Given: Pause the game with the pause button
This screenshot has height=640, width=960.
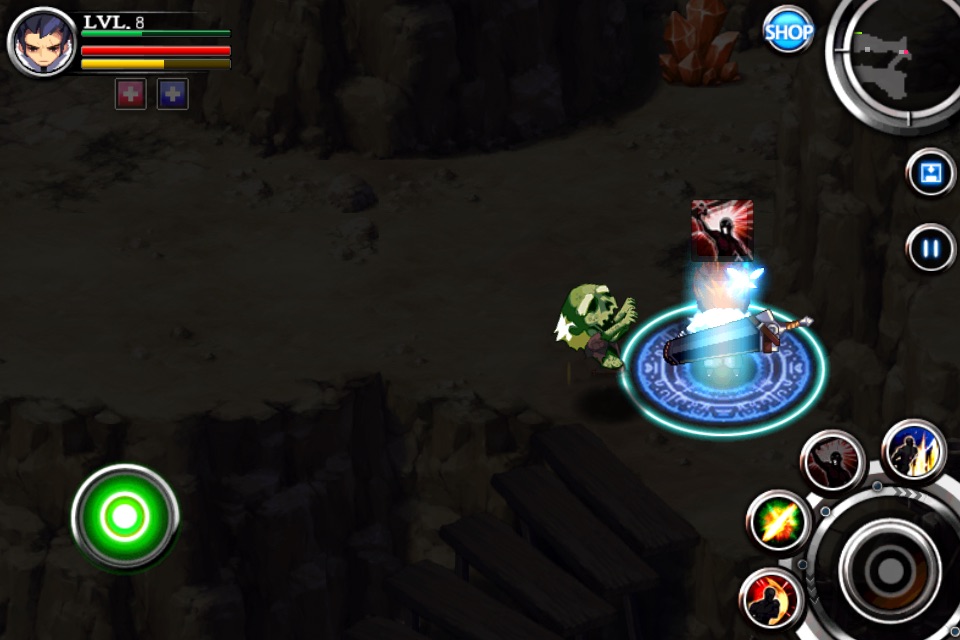Looking at the screenshot, I should 931,247.
